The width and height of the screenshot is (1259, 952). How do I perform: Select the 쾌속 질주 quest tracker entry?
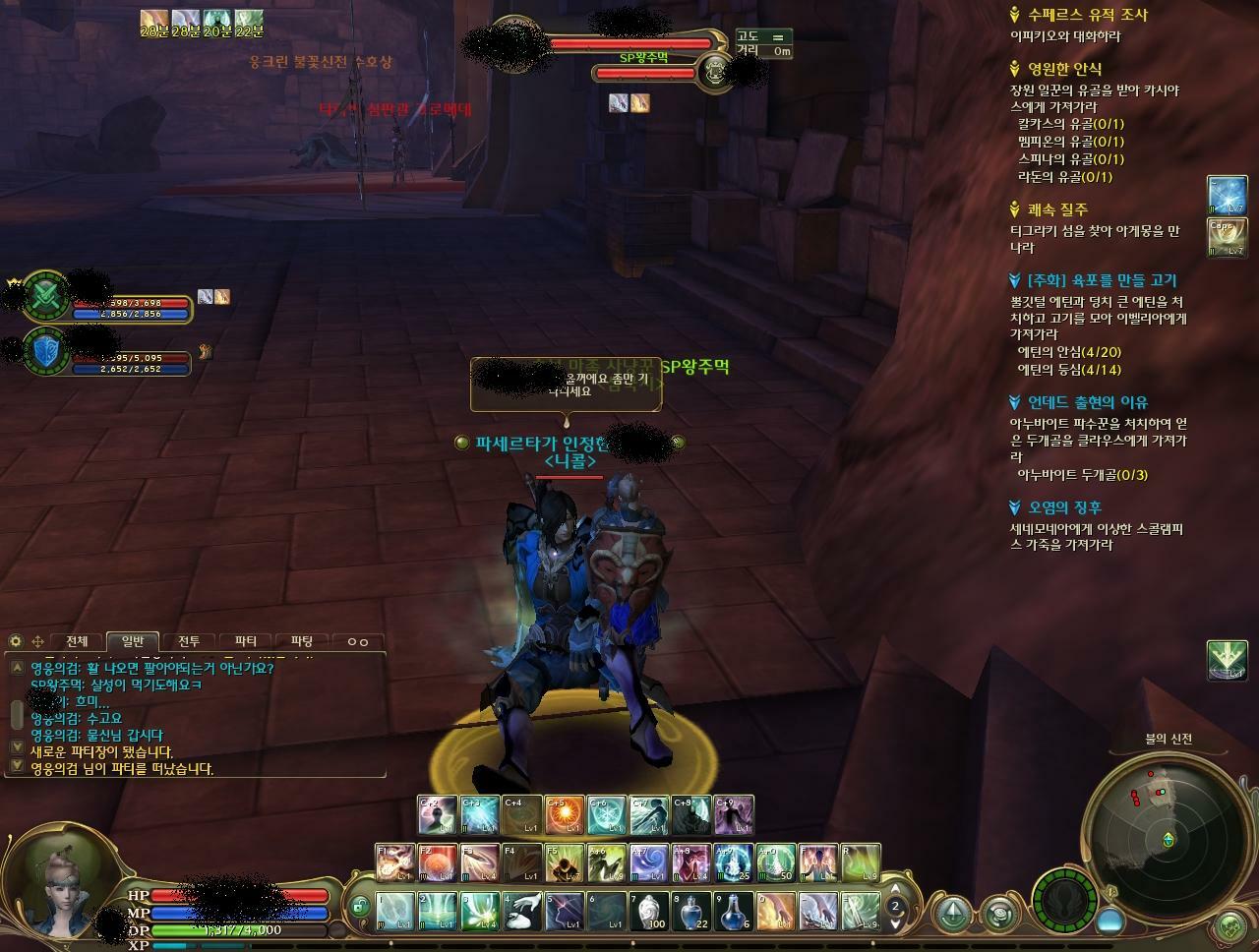1057,209
